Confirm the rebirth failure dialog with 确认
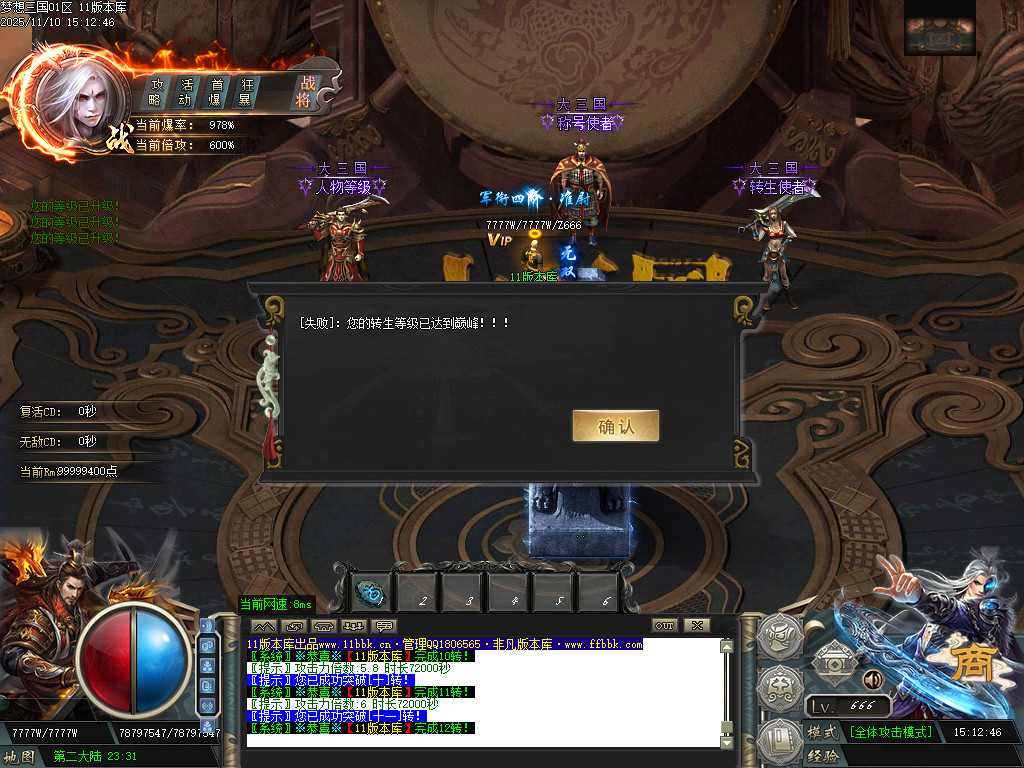1024x768 pixels. click(x=615, y=426)
